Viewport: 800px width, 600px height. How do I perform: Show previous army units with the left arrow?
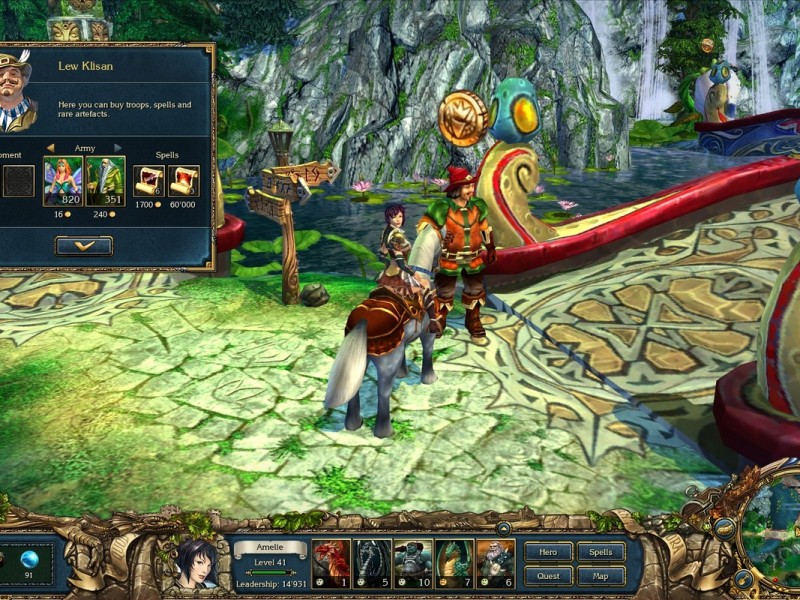50,148
